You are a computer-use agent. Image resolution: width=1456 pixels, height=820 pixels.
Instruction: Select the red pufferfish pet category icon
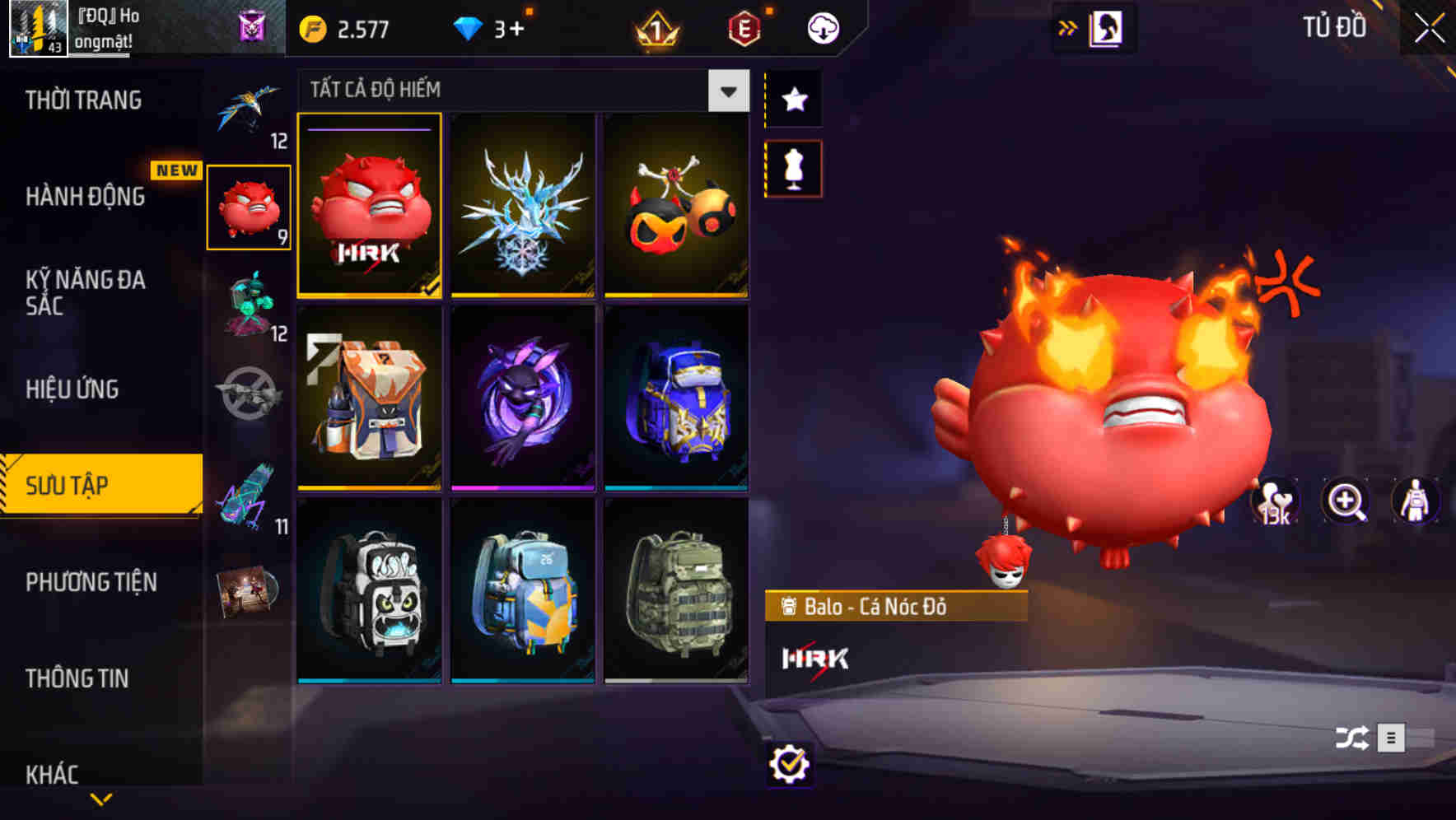pos(249,207)
